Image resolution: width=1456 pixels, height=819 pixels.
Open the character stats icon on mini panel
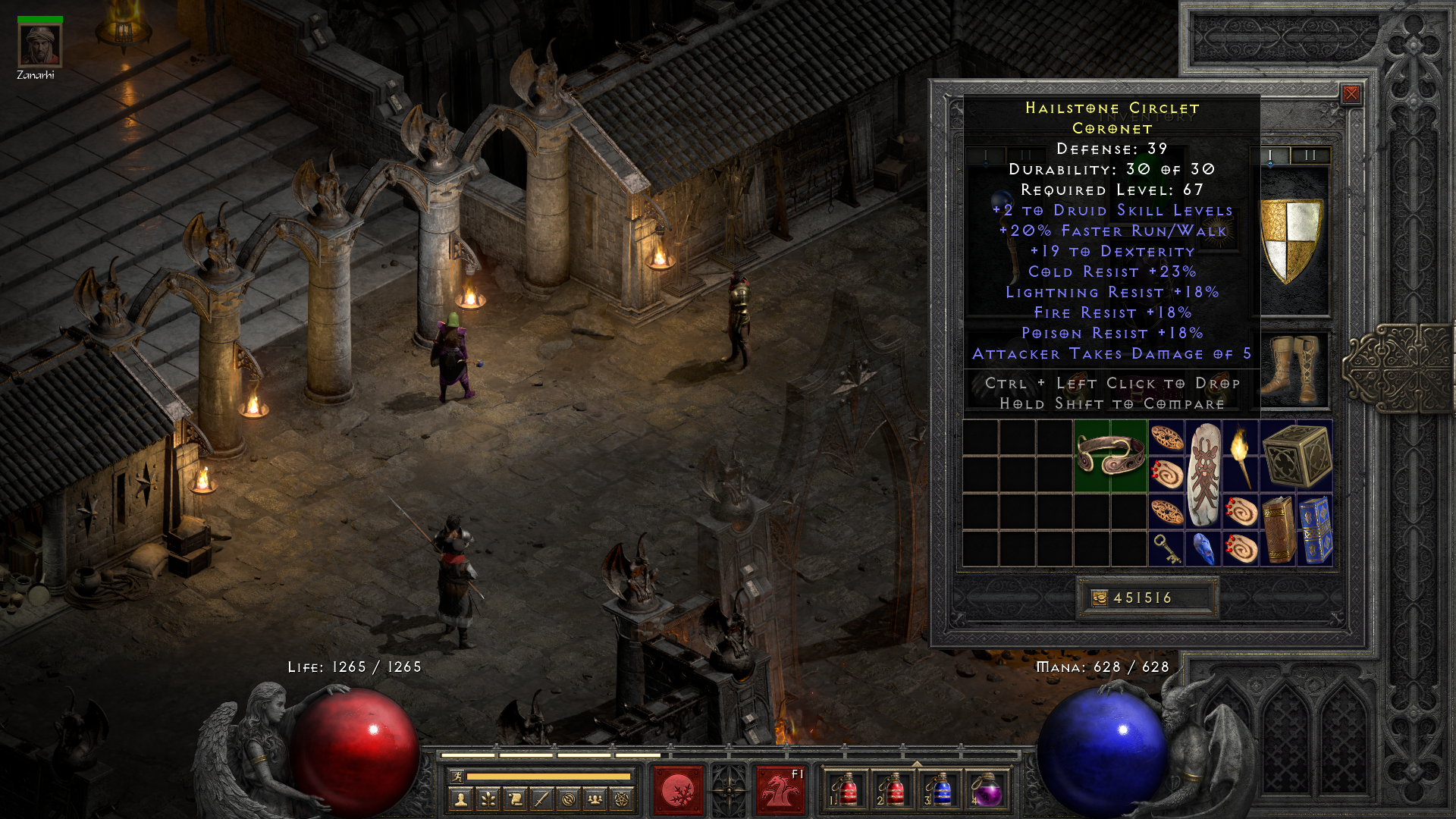(460, 799)
